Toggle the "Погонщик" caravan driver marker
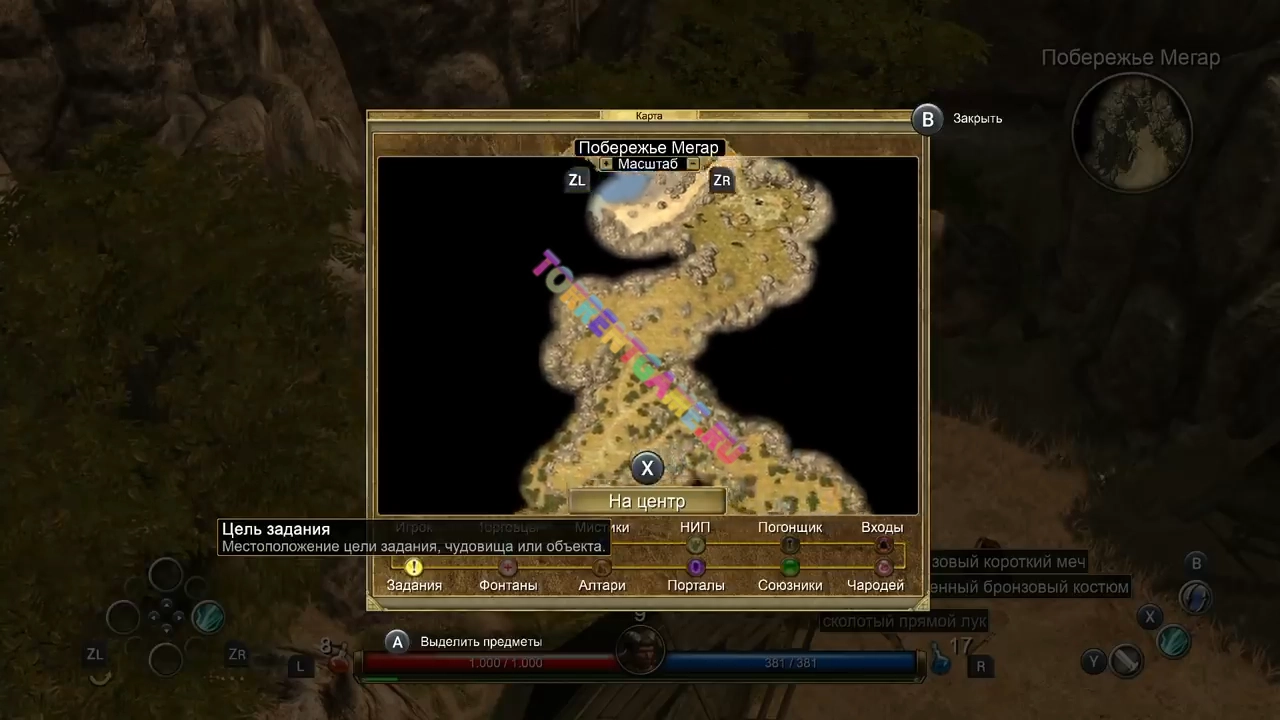The image size is (1280, 720). tap(790, 545)
